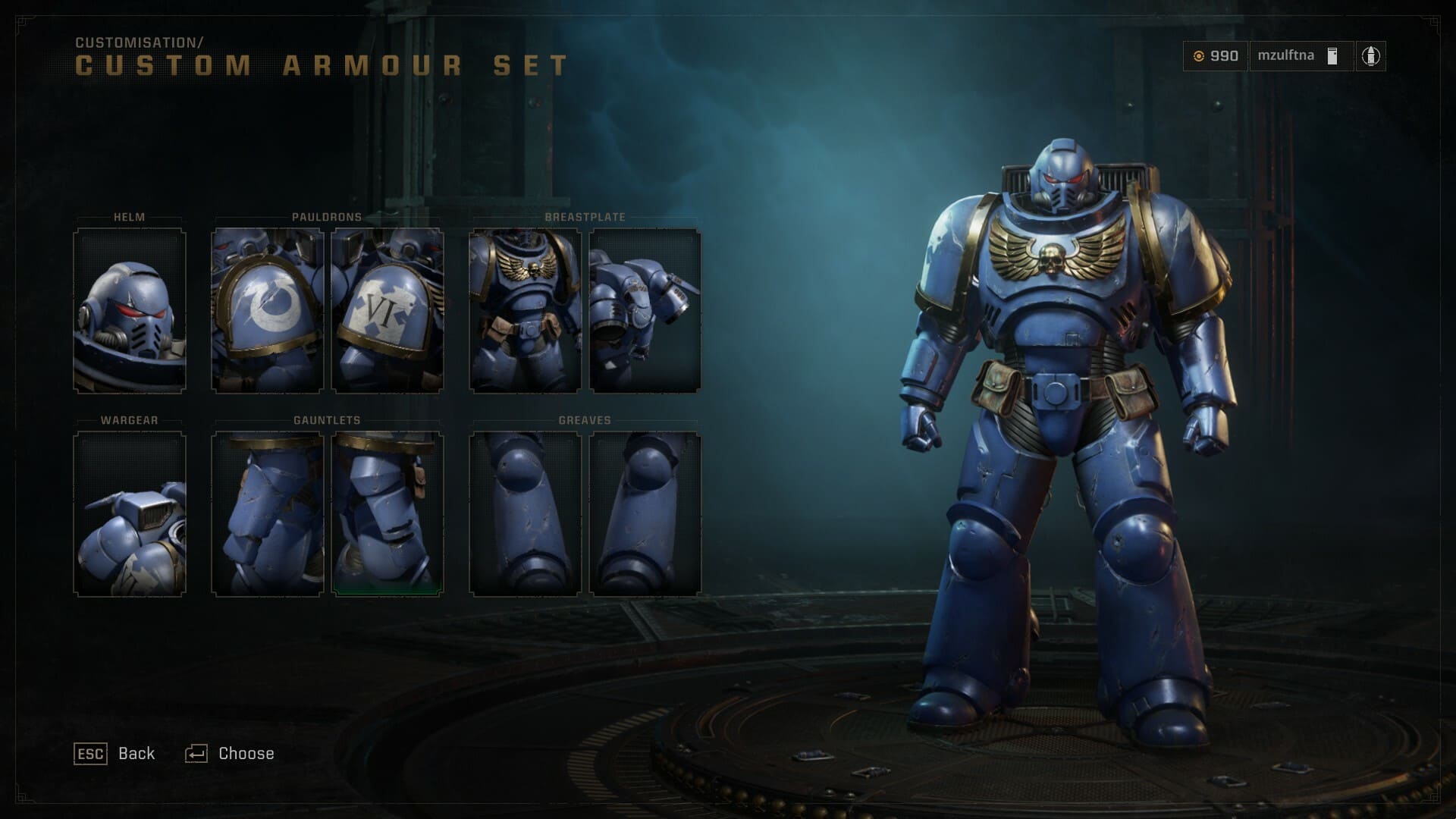Select the breastplate with the golden aquila
Viewport: 1456px width, 819px height.
pyautogui.click(x=527, y=311)
